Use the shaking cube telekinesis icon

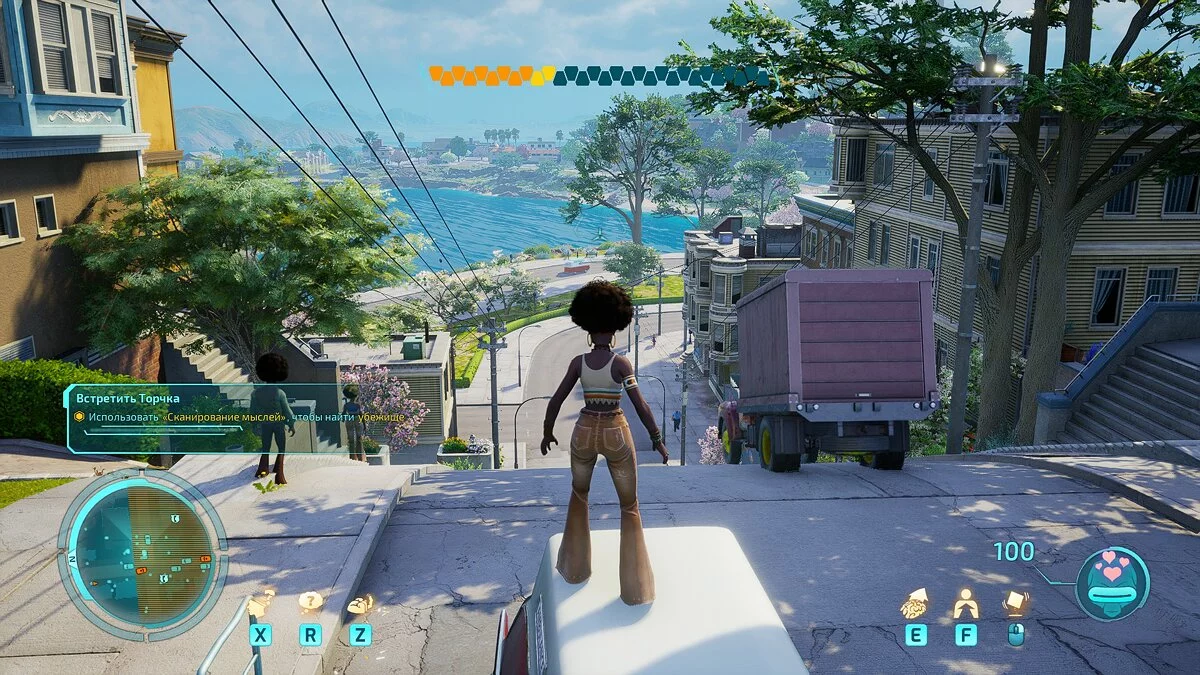pos(1016,602)
